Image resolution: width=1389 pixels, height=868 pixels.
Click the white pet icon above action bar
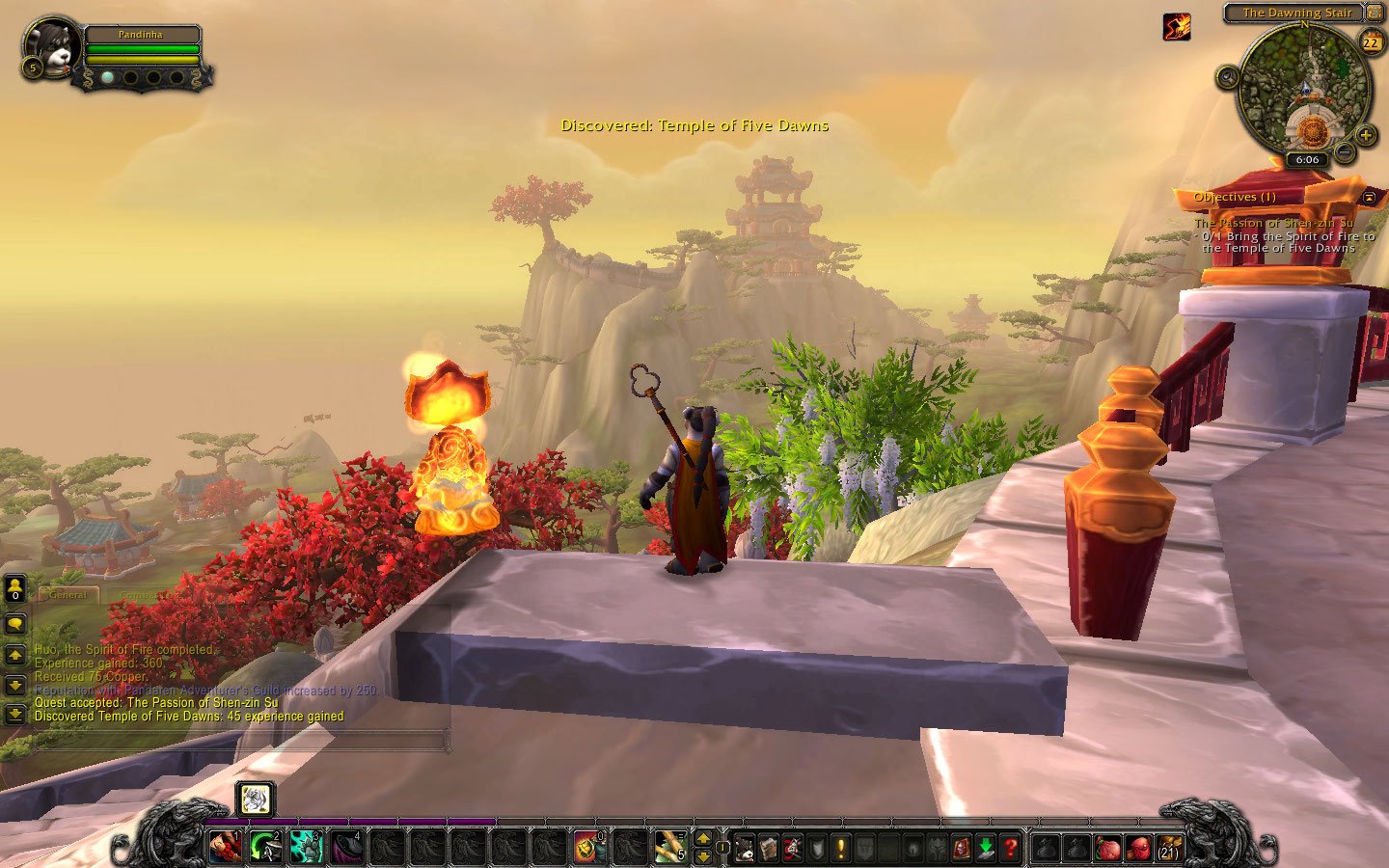coord(256,799)
